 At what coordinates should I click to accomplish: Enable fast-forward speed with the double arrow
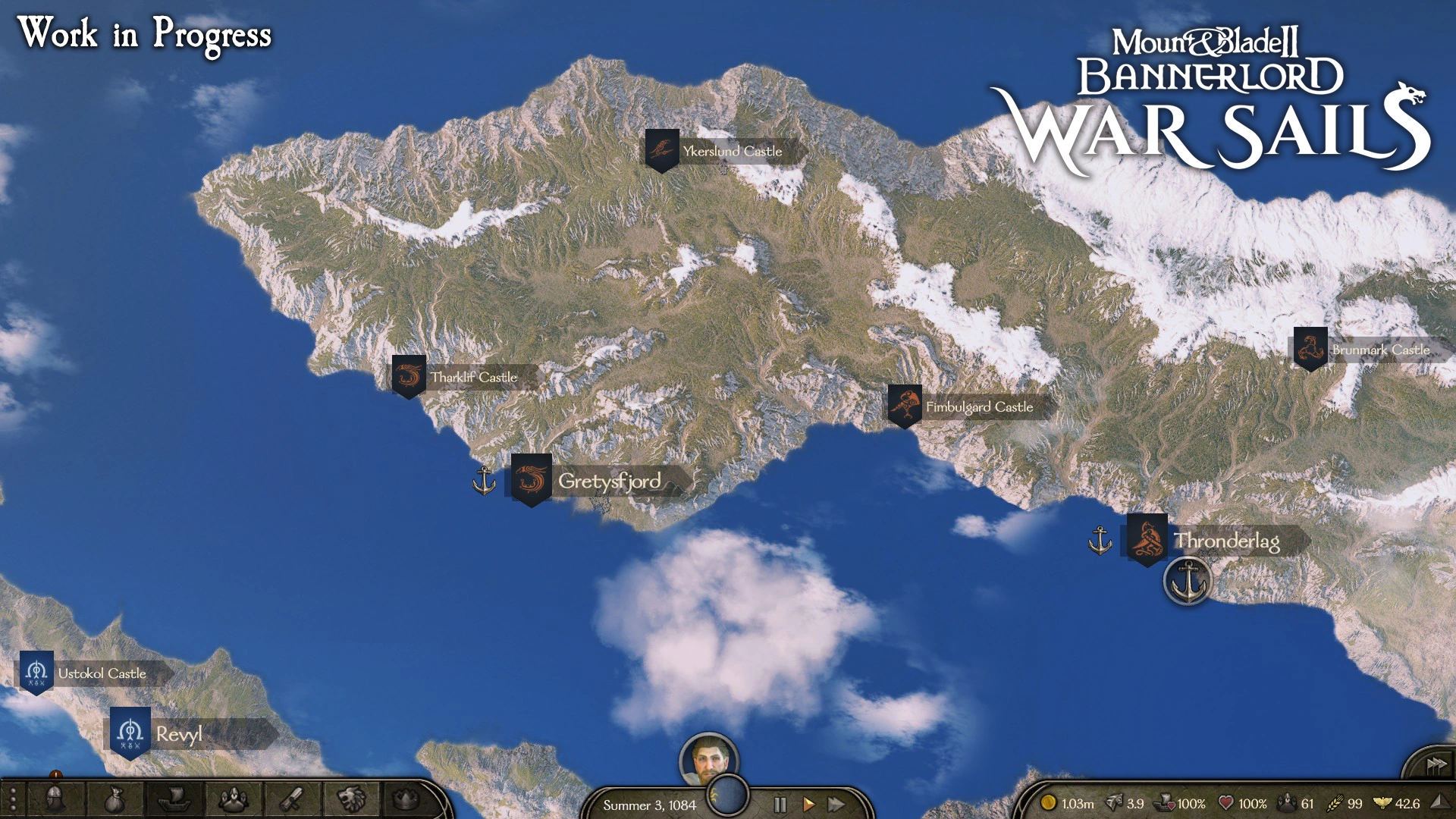837,805
